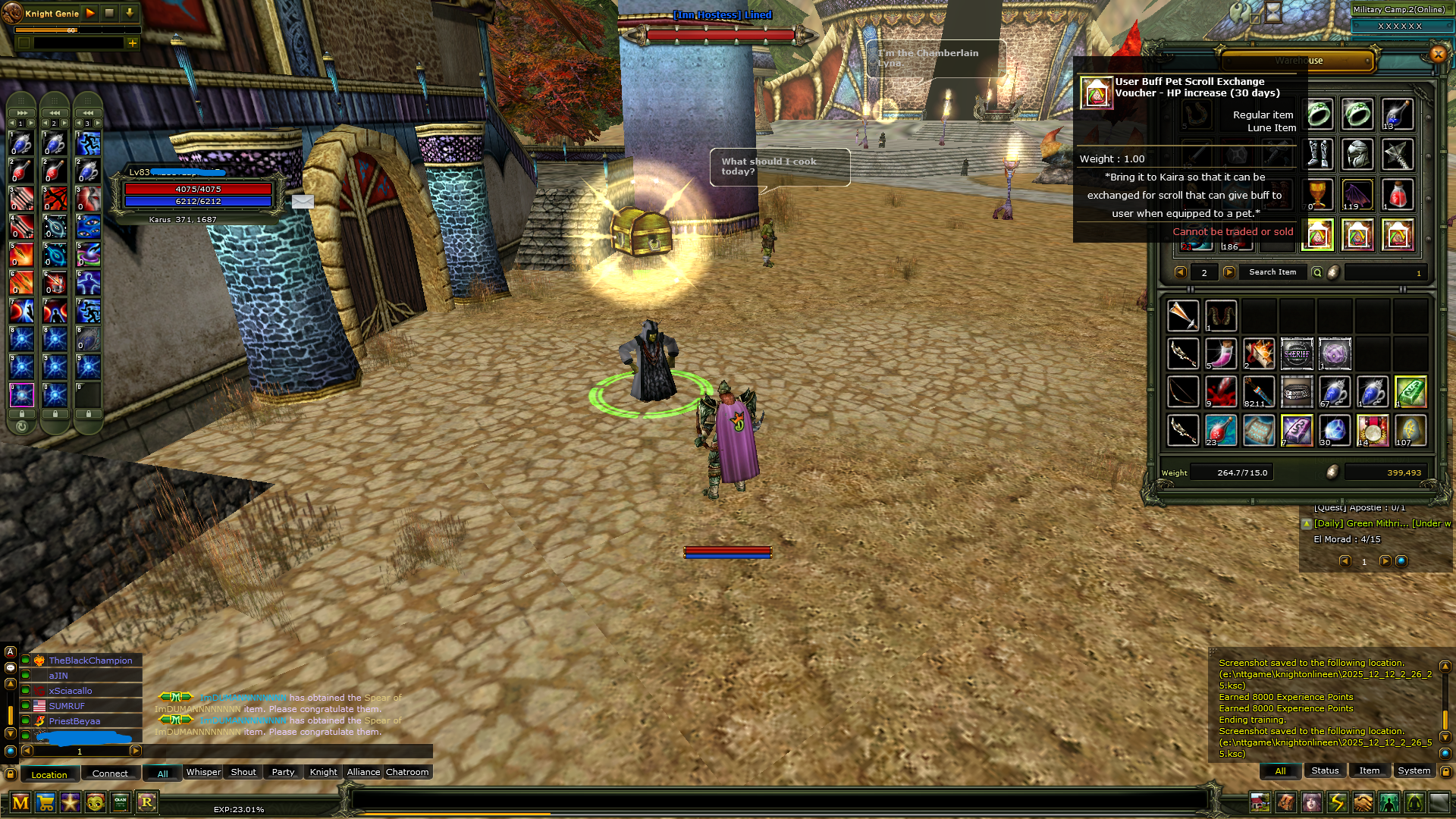Click the Search Item field in Warehouse
This screenshot has width=1456, height=819.
(1272, 272)
